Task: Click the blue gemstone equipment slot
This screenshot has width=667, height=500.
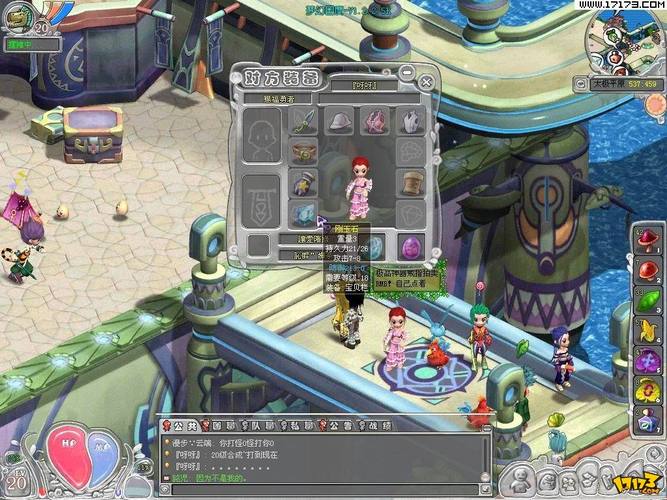Action: pyautogui.click(x=304, y=213)
